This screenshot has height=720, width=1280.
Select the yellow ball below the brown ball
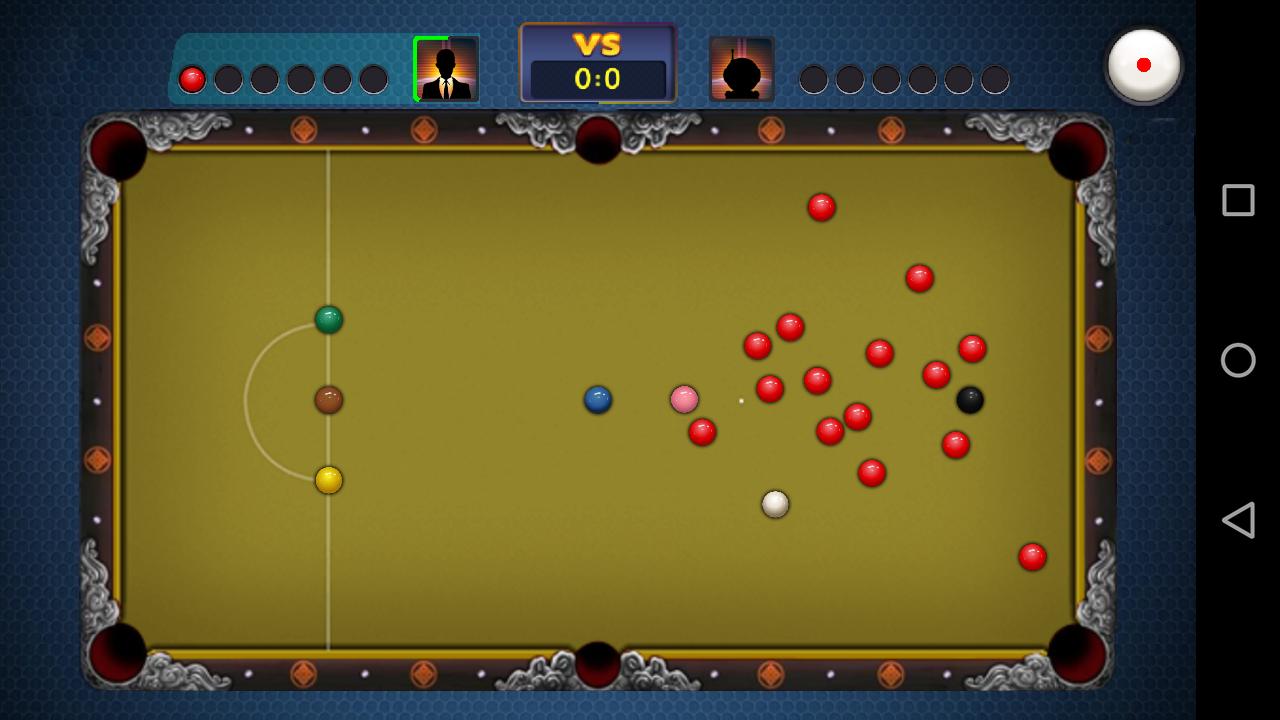pos(328,481)
